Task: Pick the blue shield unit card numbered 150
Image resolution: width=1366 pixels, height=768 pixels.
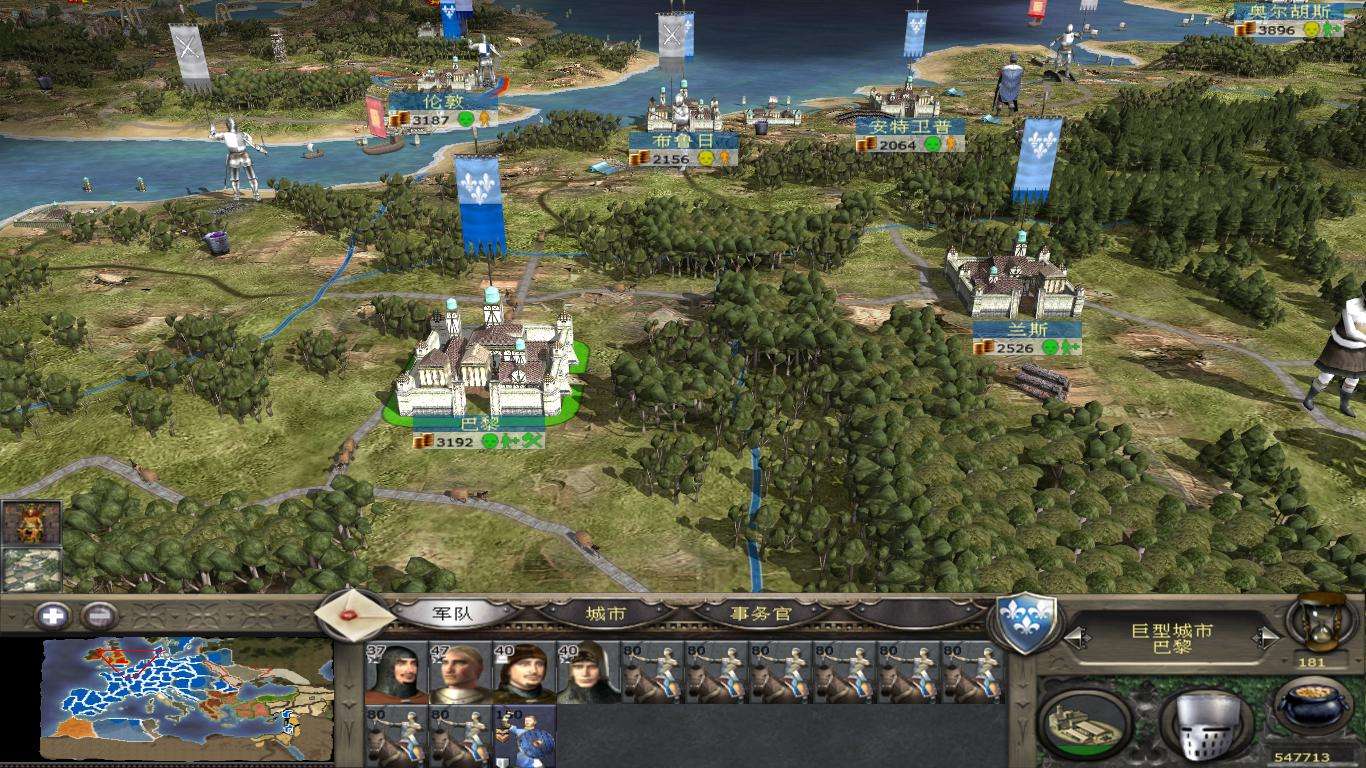Action: [523, 736]
